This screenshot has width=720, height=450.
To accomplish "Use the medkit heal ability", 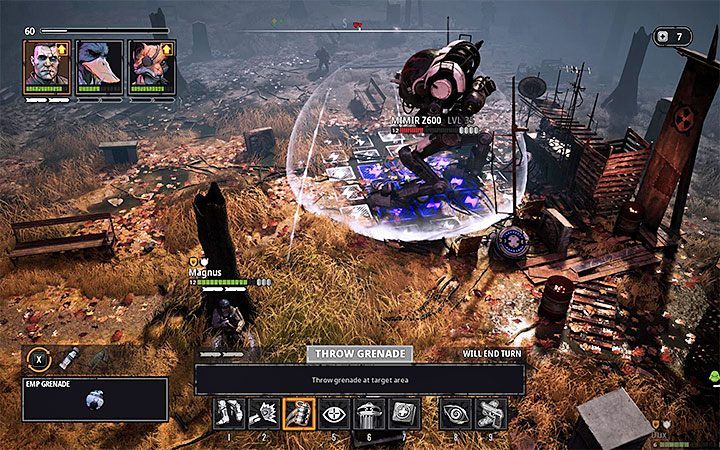I will pyautogui.click(x=402, y=413).
